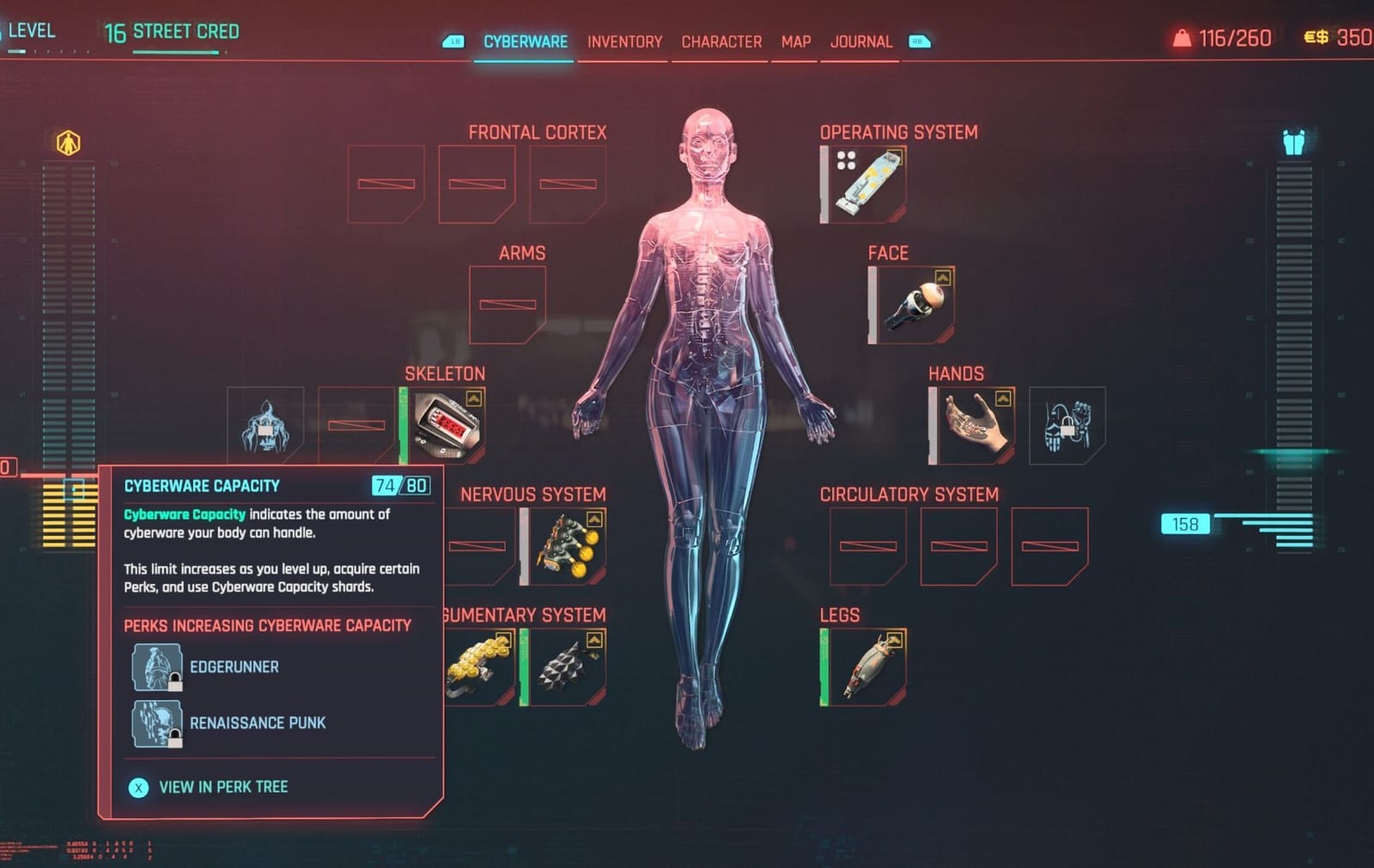Select the grenade implant in the Legs slot

click(867, 665)
